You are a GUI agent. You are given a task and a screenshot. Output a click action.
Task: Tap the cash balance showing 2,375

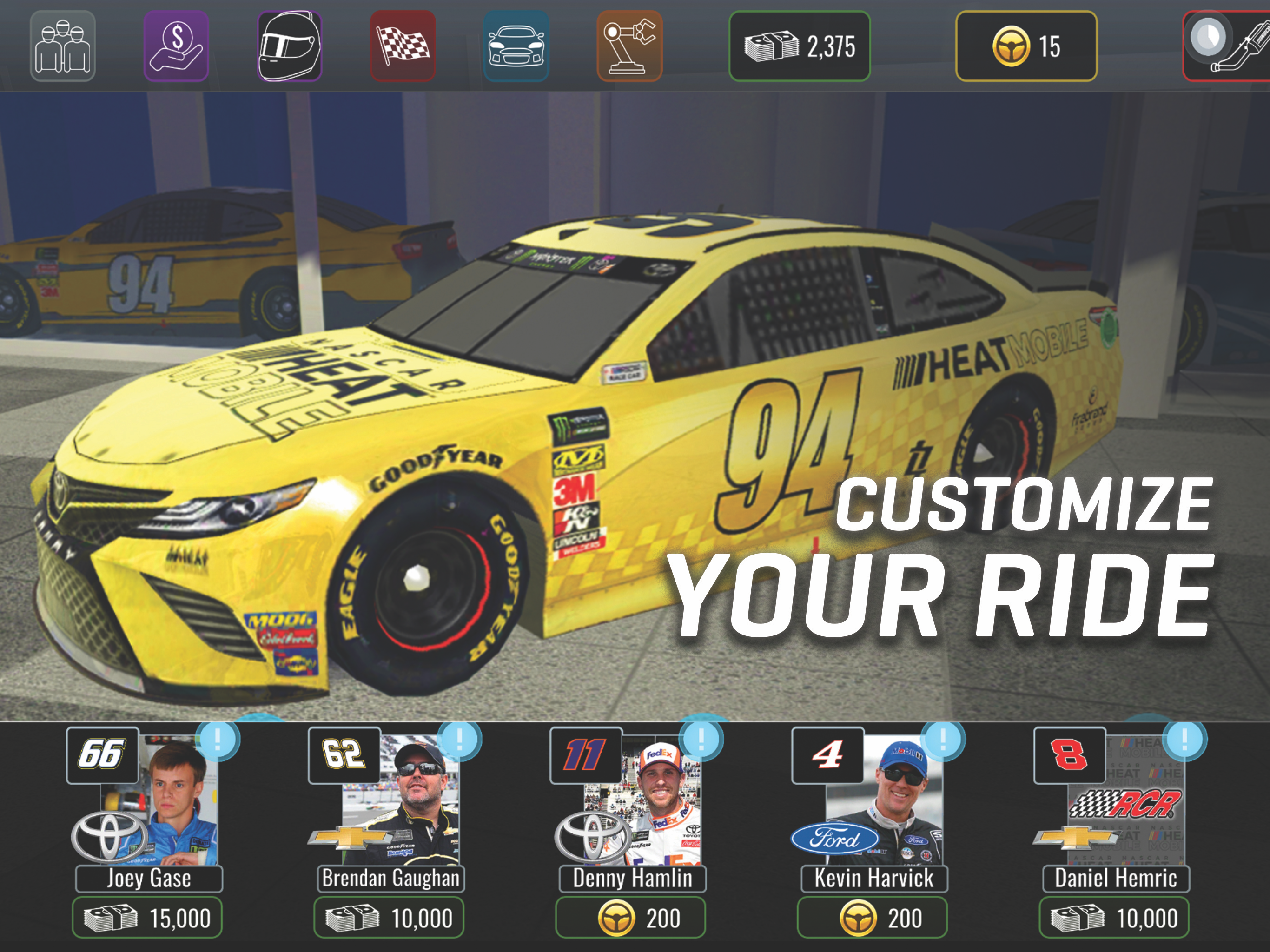pyautogui.click(x=799, y=46)
